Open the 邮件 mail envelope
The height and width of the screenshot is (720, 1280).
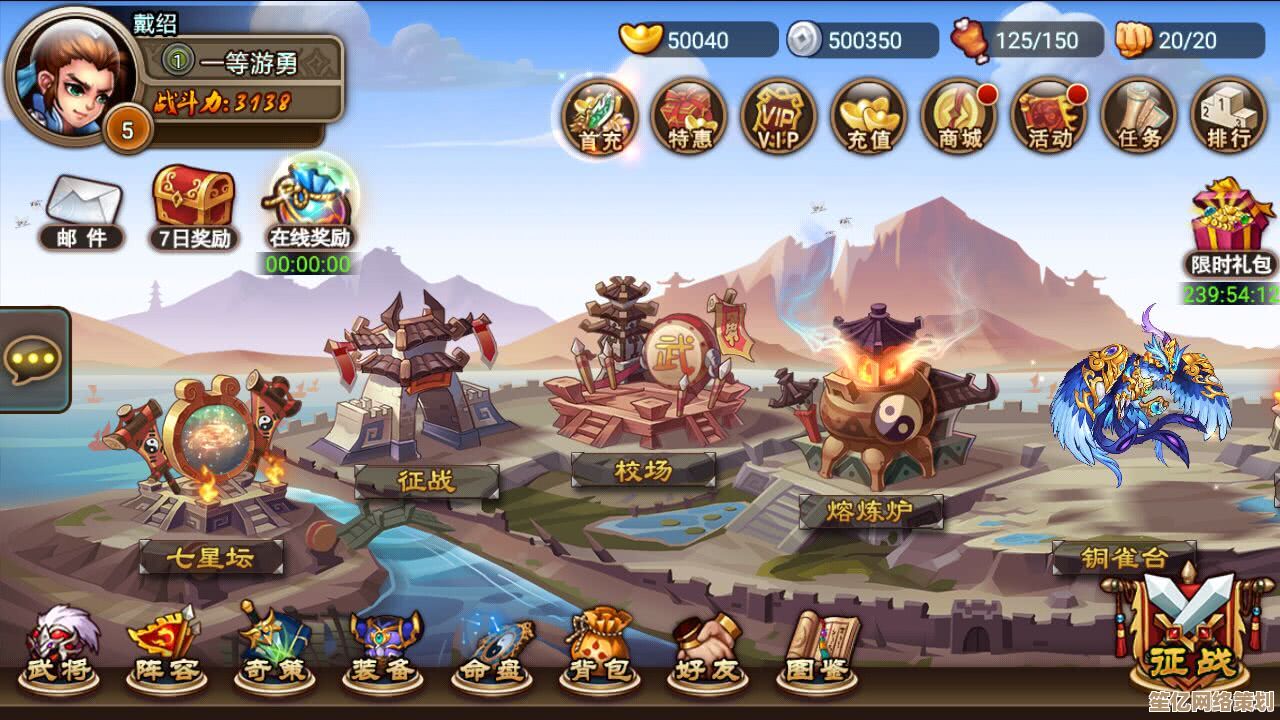(x=82, y=208)
